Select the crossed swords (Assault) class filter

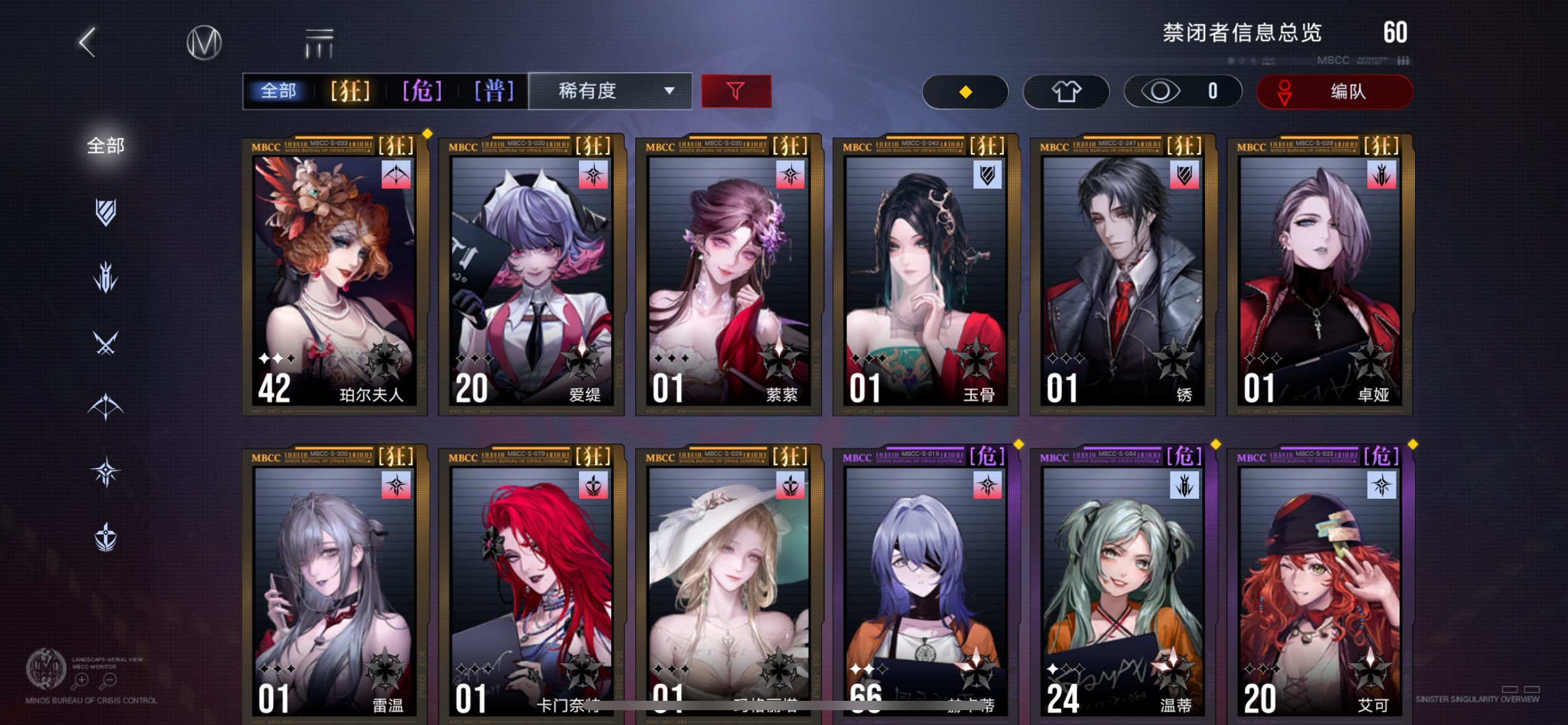[105, 343]
